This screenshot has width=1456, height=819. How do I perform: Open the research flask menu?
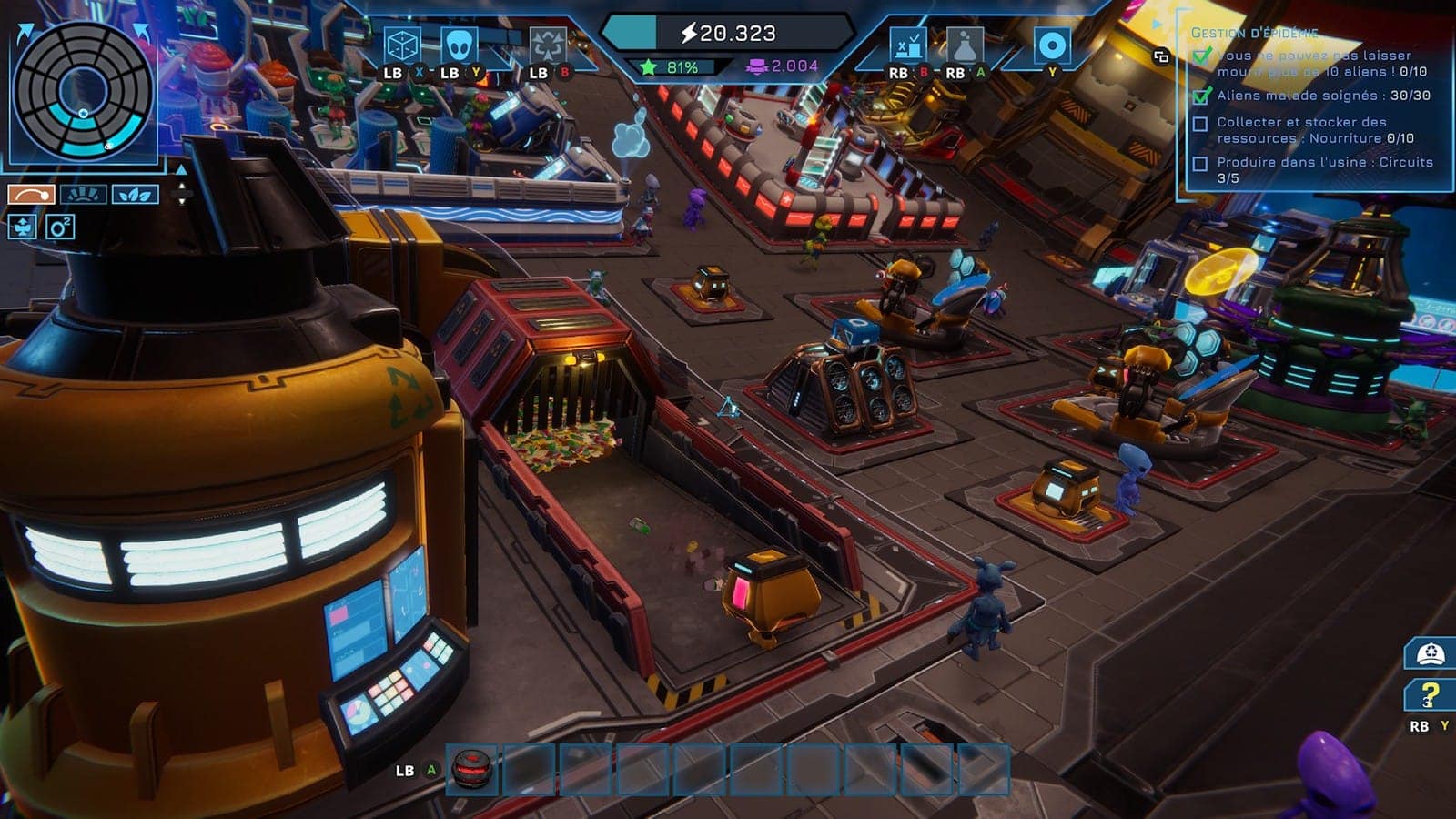964,45
